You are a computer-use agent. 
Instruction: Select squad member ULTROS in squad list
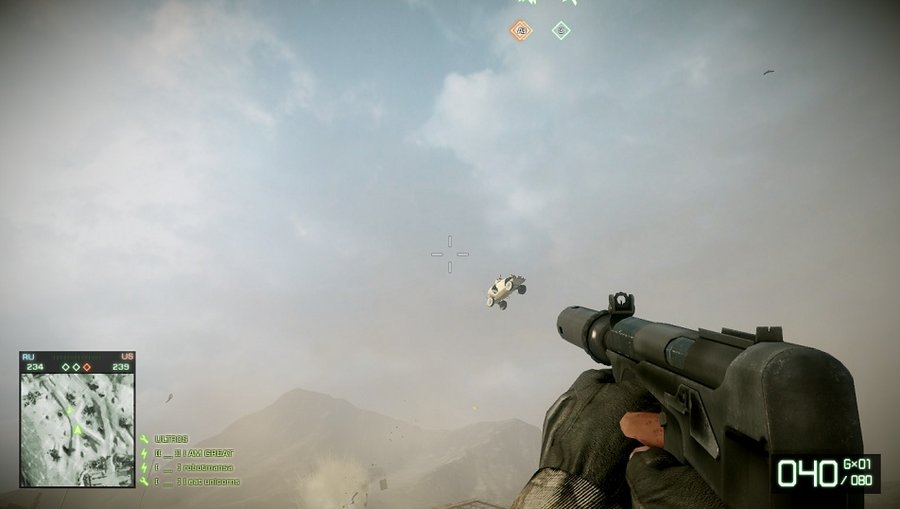tap(171, 439)
